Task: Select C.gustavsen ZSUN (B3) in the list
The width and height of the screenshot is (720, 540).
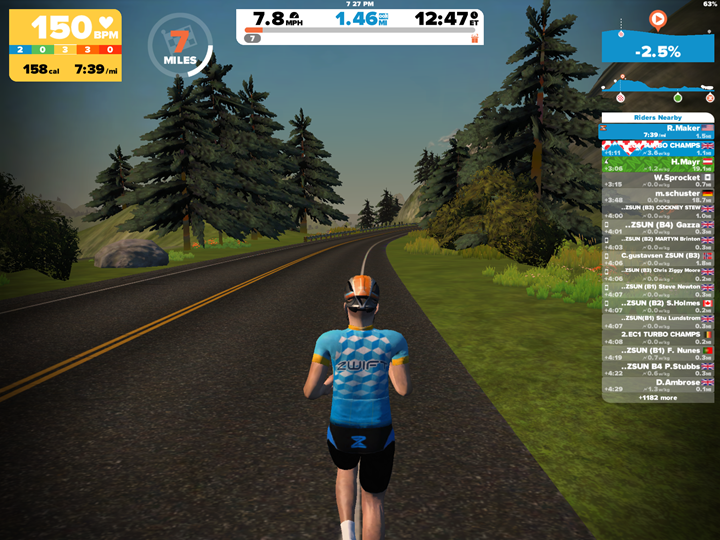Action: click(657, 258)
